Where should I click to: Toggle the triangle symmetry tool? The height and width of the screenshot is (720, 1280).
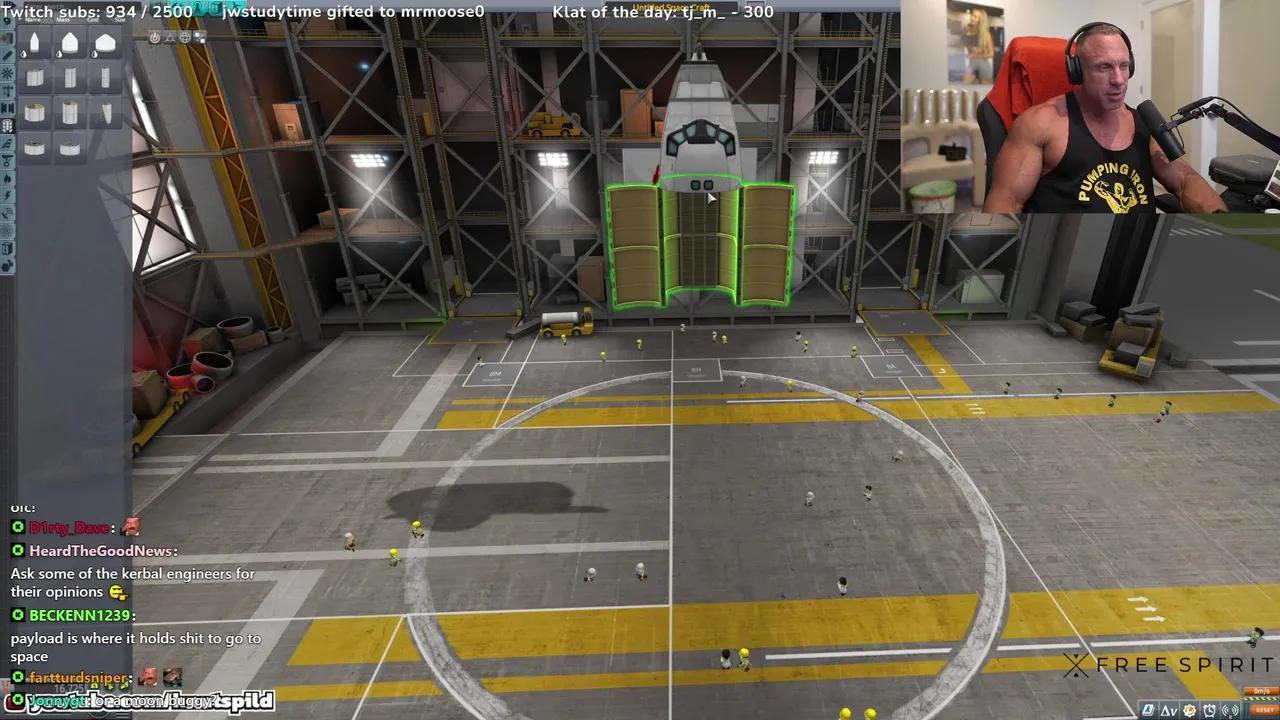[170, 38]
